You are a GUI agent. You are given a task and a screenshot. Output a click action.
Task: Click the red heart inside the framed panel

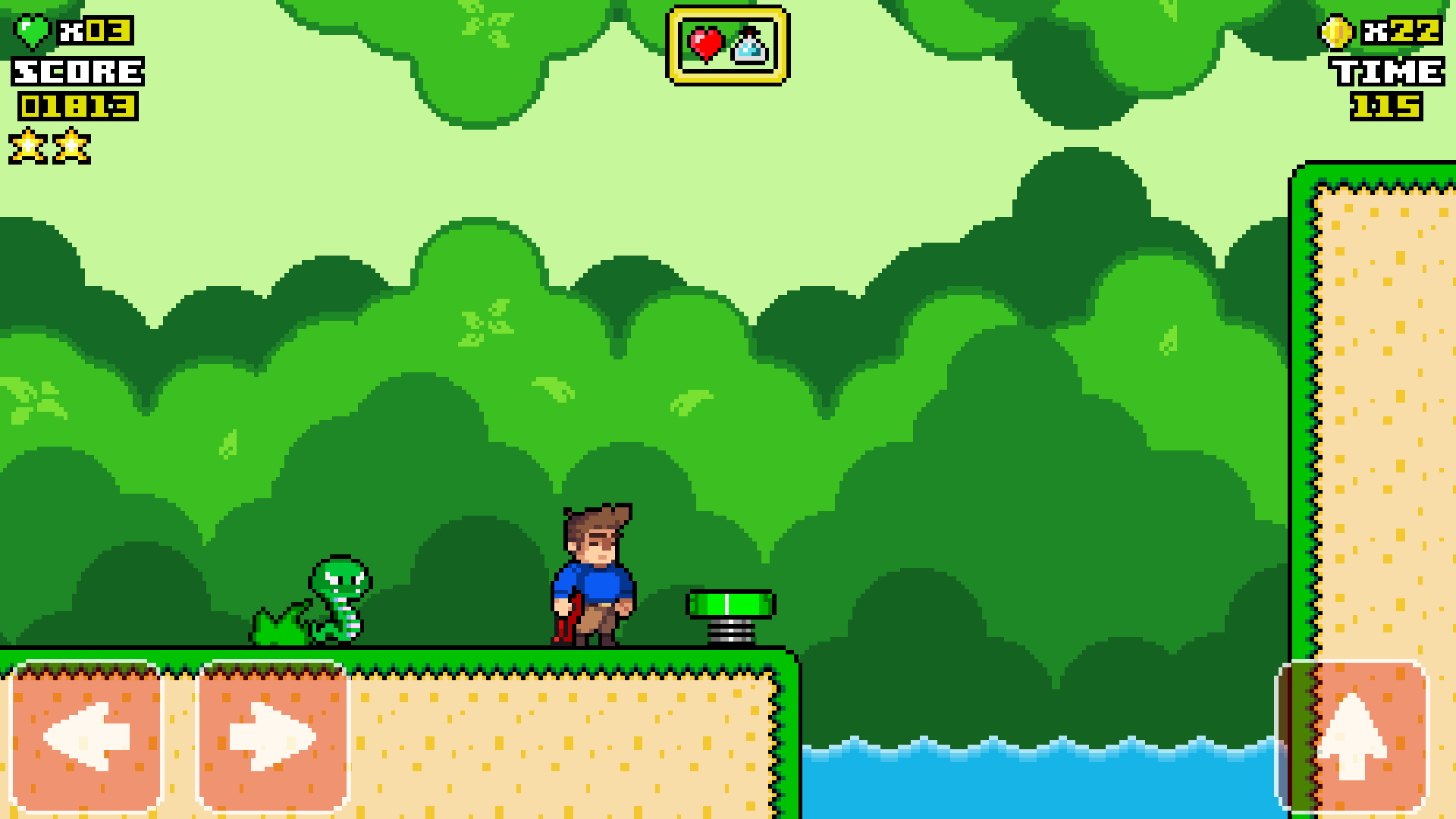pos(705,44)
